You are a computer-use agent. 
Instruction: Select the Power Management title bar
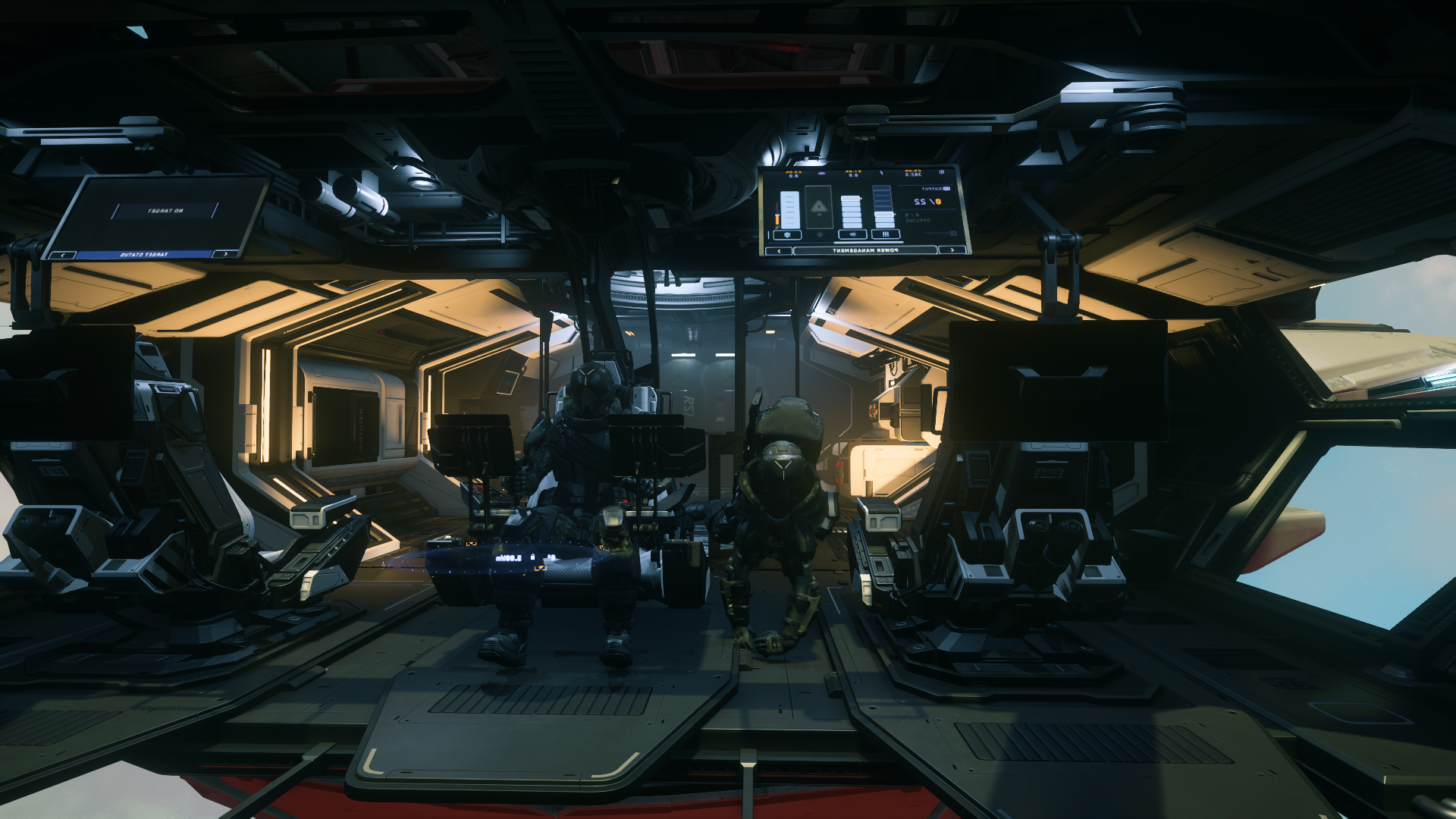(x=865, y=250)
